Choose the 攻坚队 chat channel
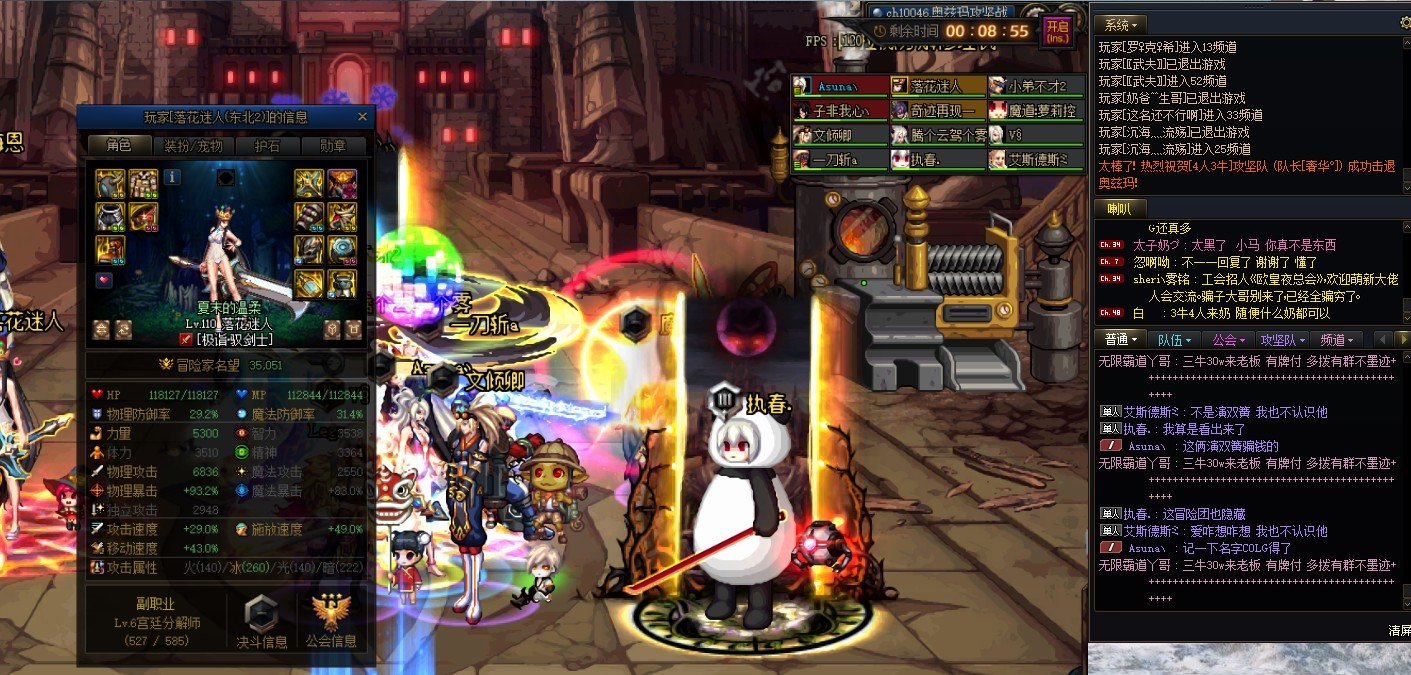This screenshot has height=675, width=1411. [1281, 340]
